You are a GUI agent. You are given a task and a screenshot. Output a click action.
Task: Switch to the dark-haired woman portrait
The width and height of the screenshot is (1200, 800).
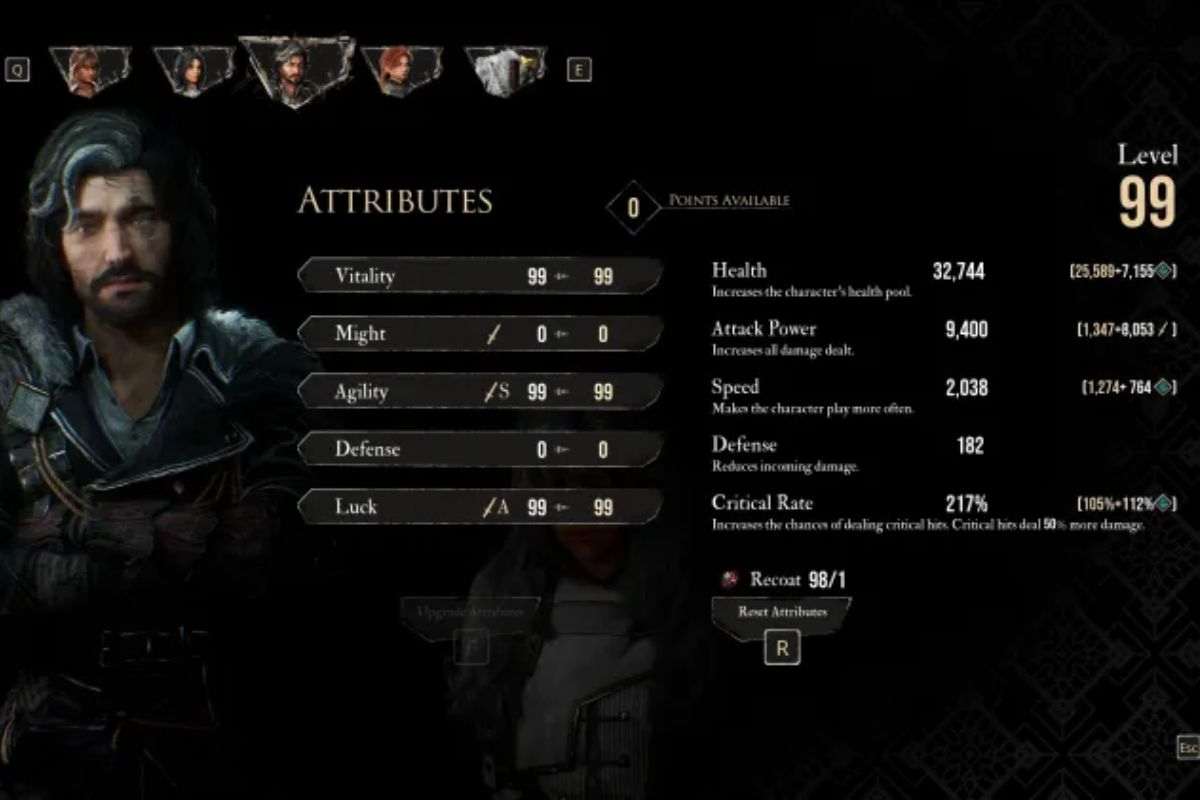(x=191, y=71)
